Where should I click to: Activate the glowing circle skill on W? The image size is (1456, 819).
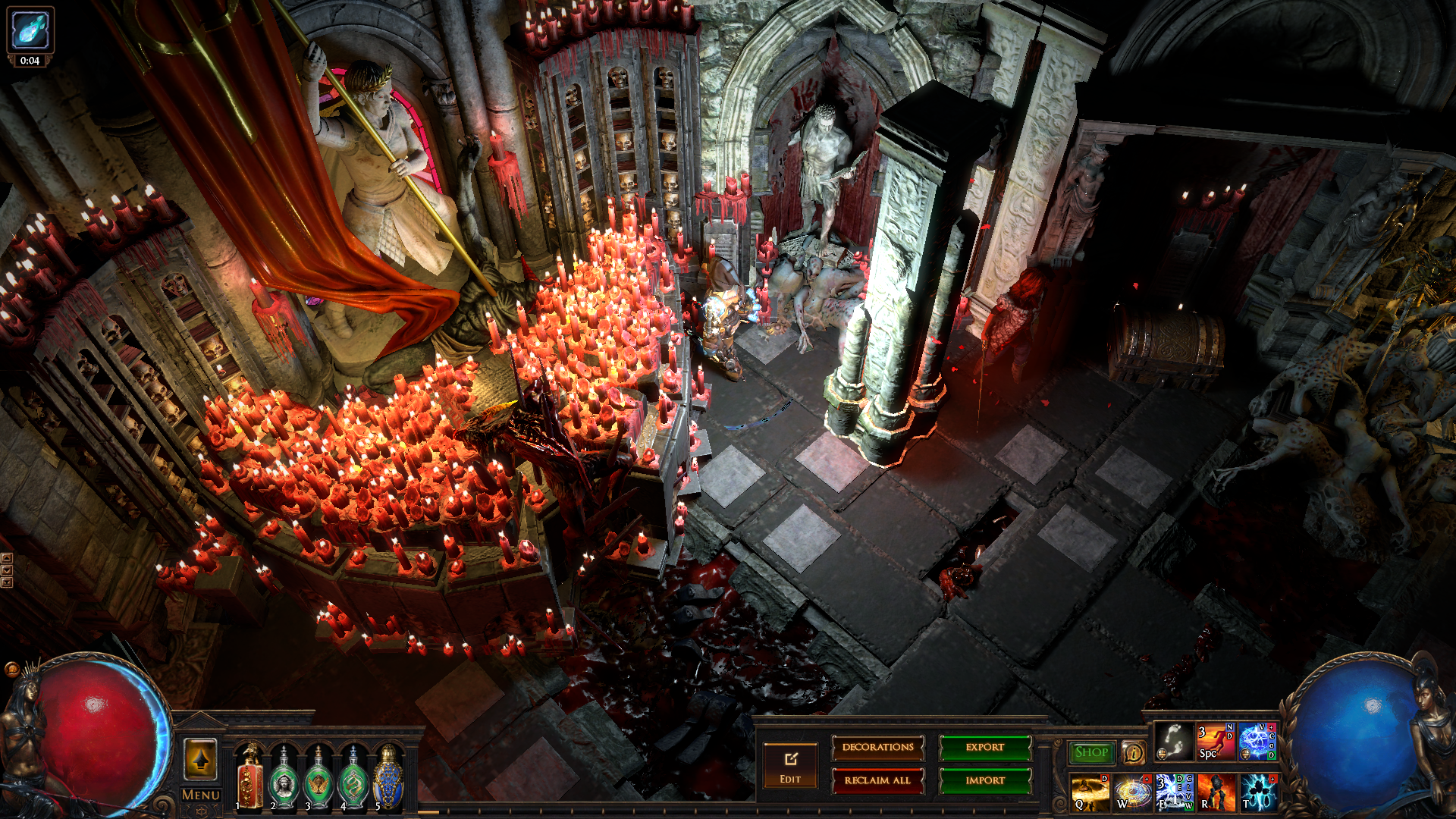tap(1132, 792)
